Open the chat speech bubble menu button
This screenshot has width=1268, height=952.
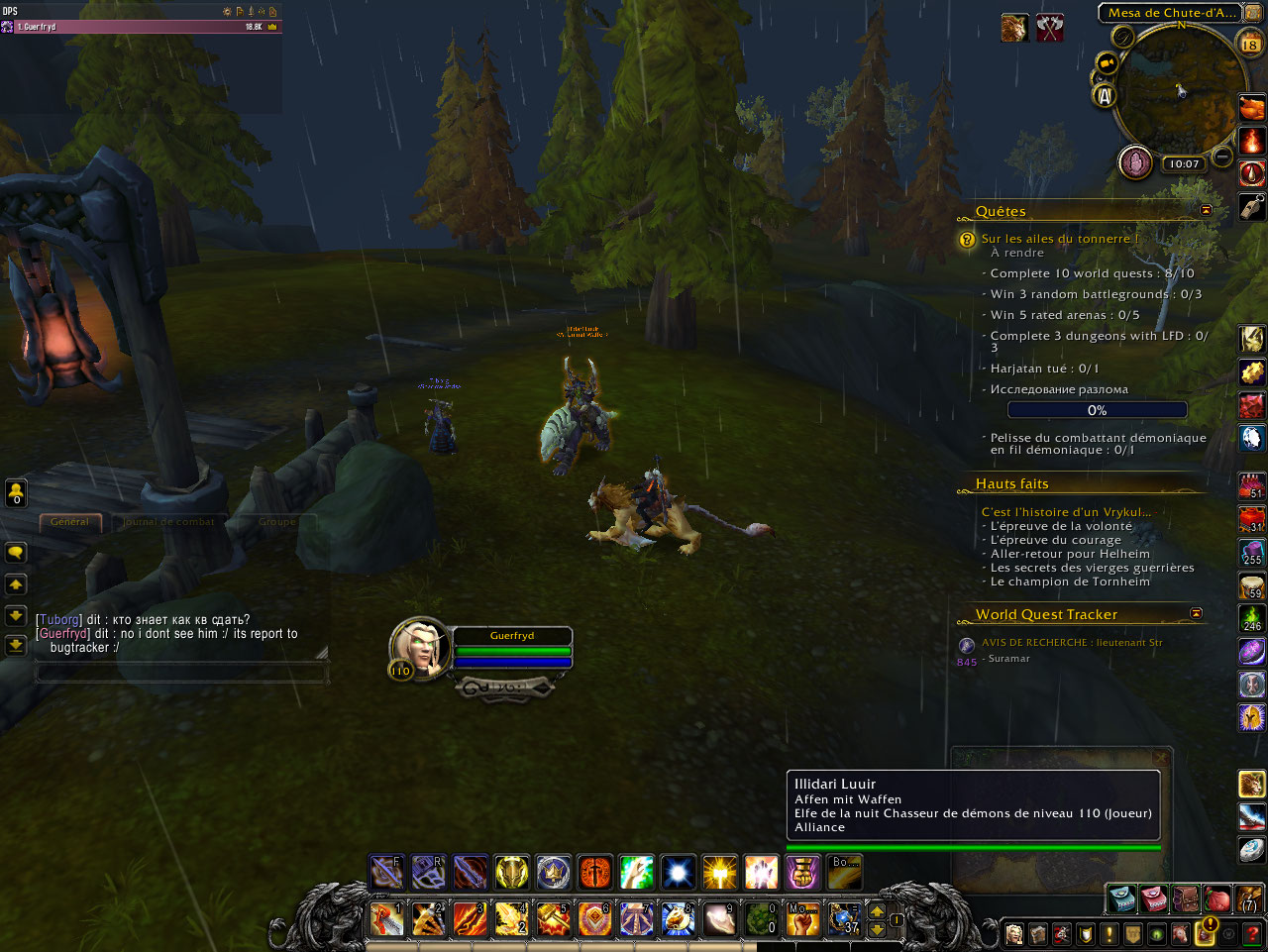pyautogui.click(x=16, y=553)
